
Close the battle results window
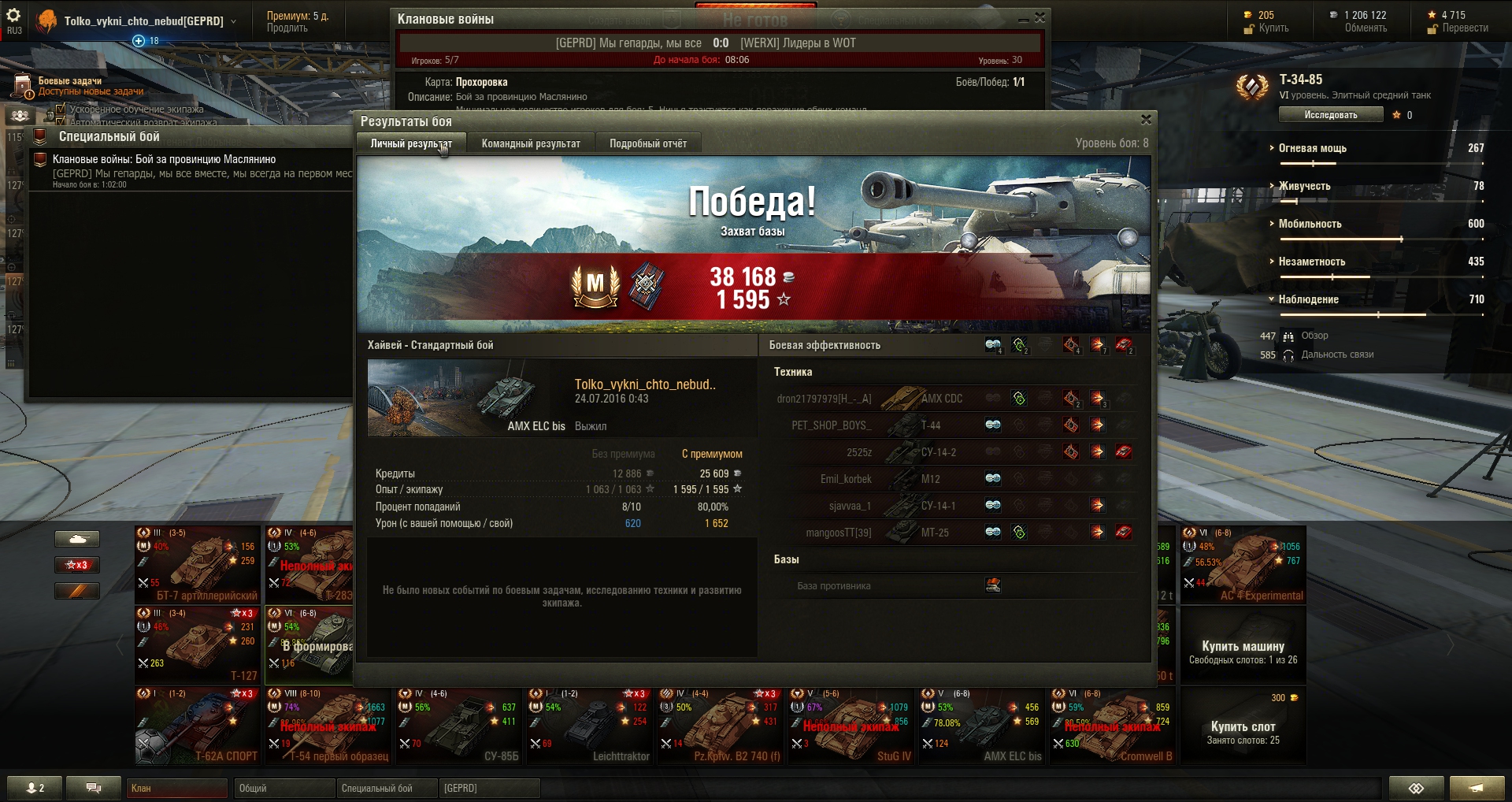1146,120
